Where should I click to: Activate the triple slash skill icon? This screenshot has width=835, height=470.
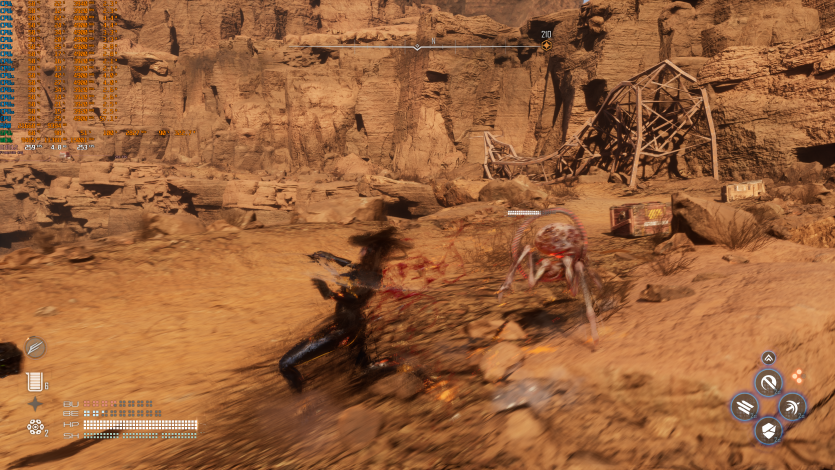click(x=745, y=406)
